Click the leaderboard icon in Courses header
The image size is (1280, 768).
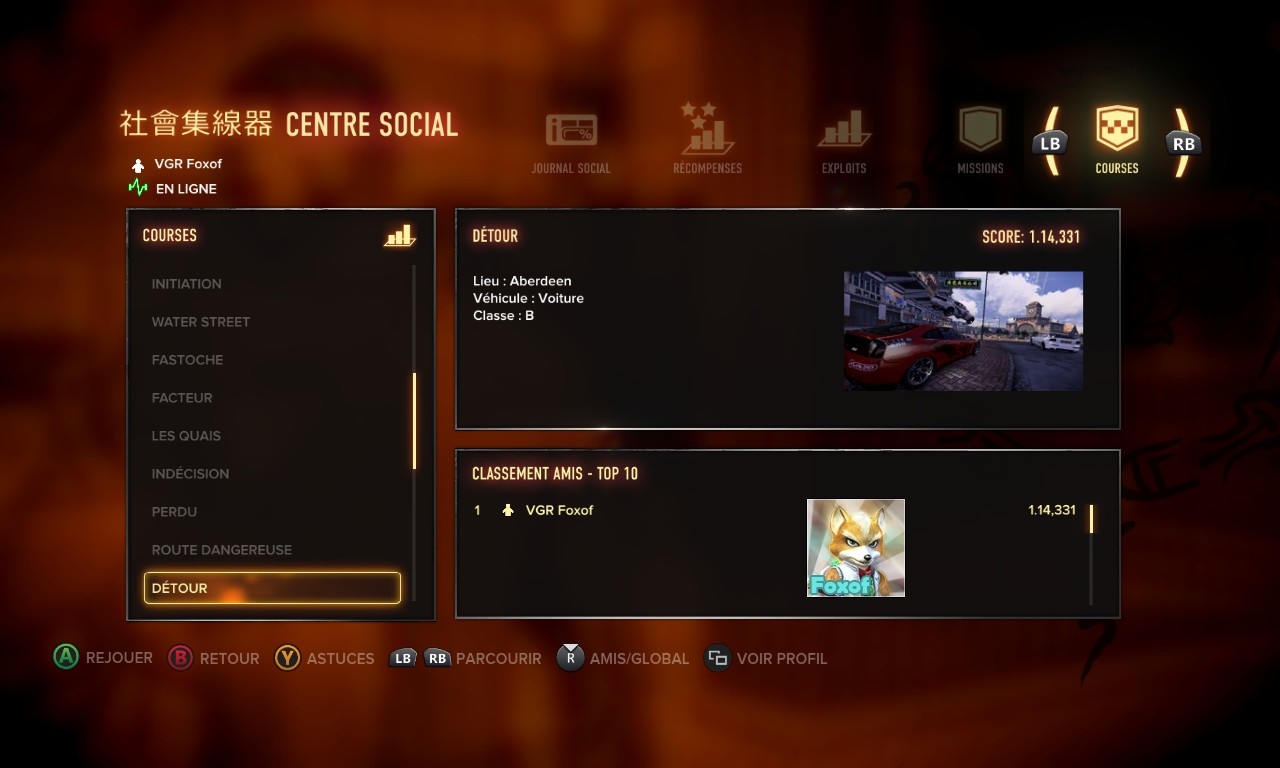[x=399, y=236]
